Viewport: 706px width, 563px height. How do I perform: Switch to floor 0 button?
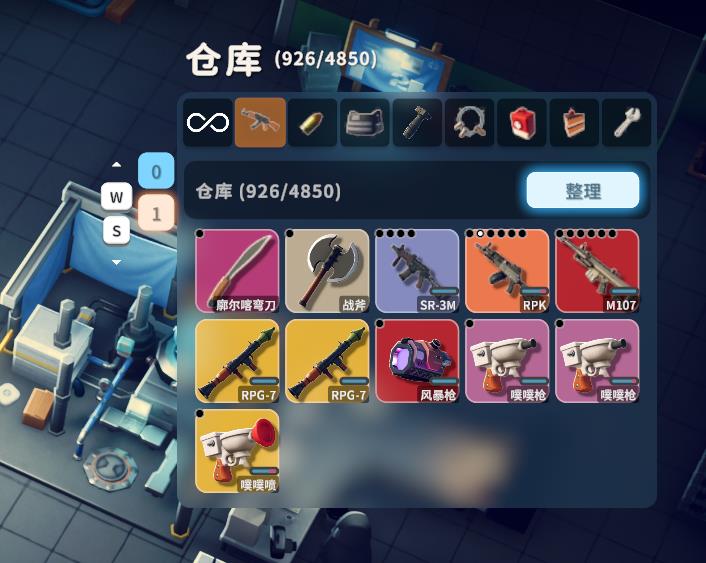tap(156, 172)
